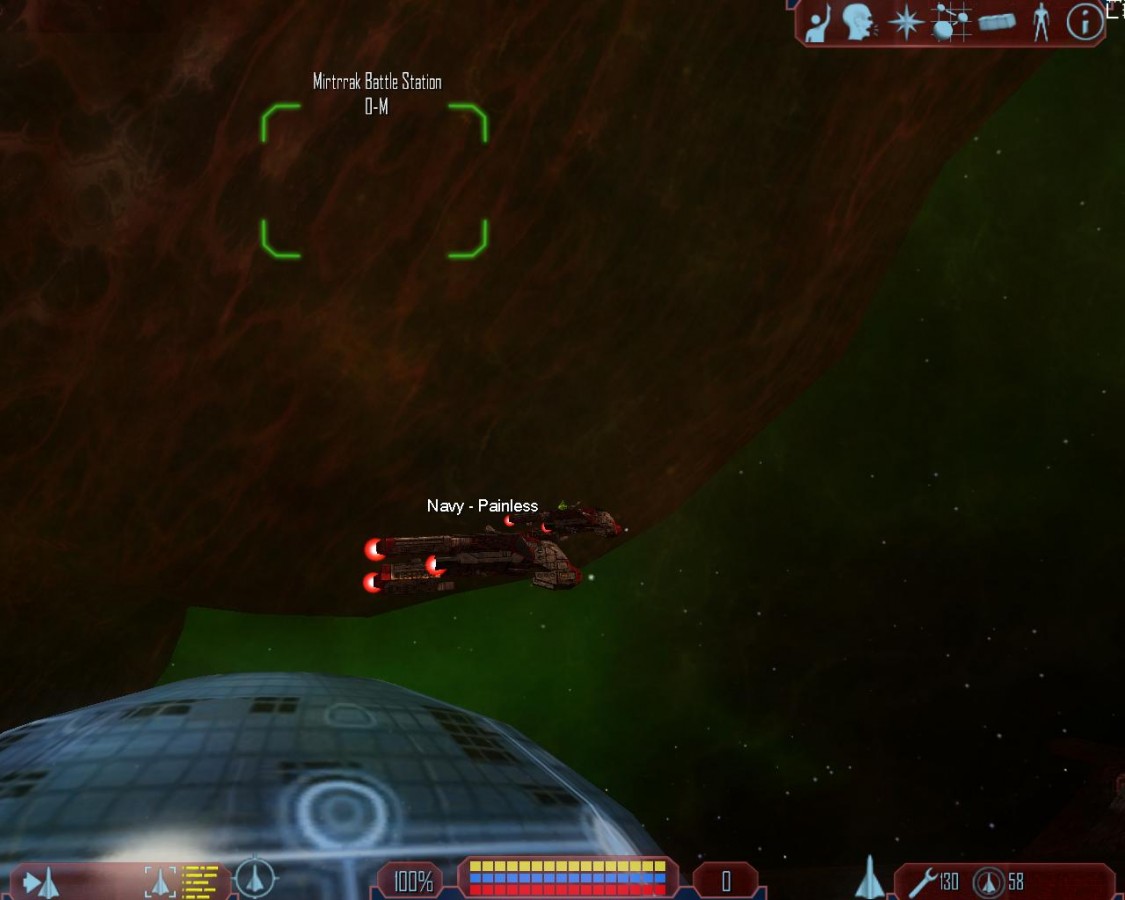Use the wrench repair nanobots icon
The height and width of the screenshot is (900, 1125).
pyautogui.click(x=922, y=881)
